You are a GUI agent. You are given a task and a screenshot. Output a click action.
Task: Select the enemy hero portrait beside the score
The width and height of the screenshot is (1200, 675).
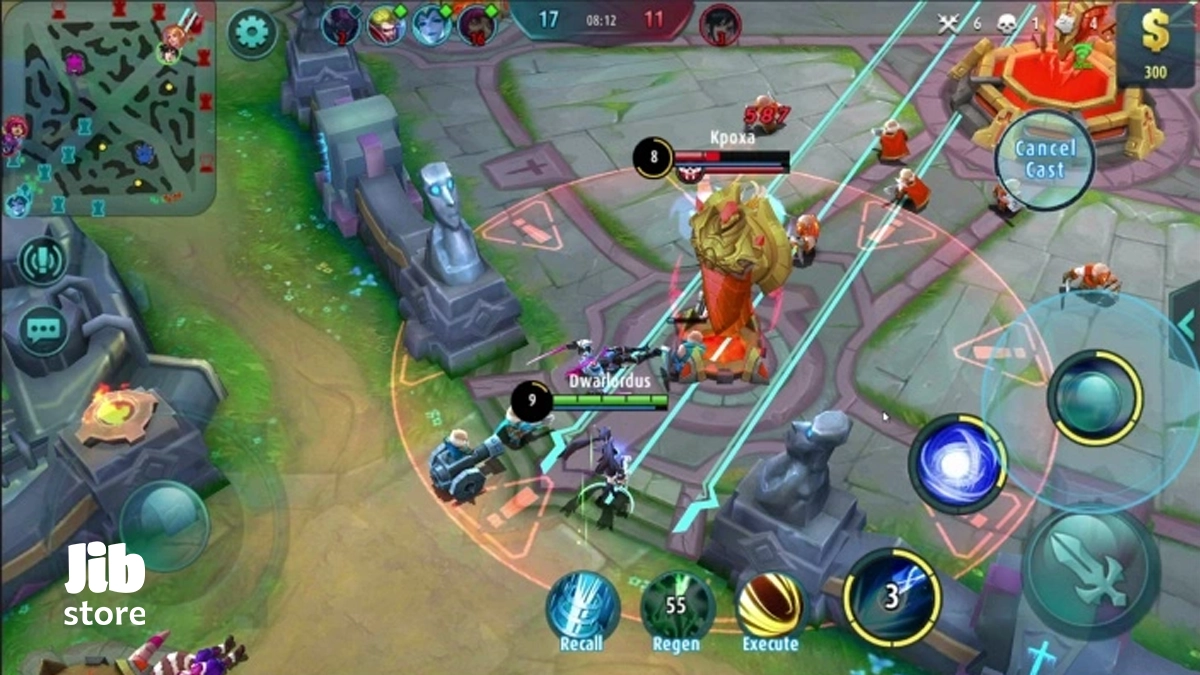pyautogui.click(x=719, y=22)
